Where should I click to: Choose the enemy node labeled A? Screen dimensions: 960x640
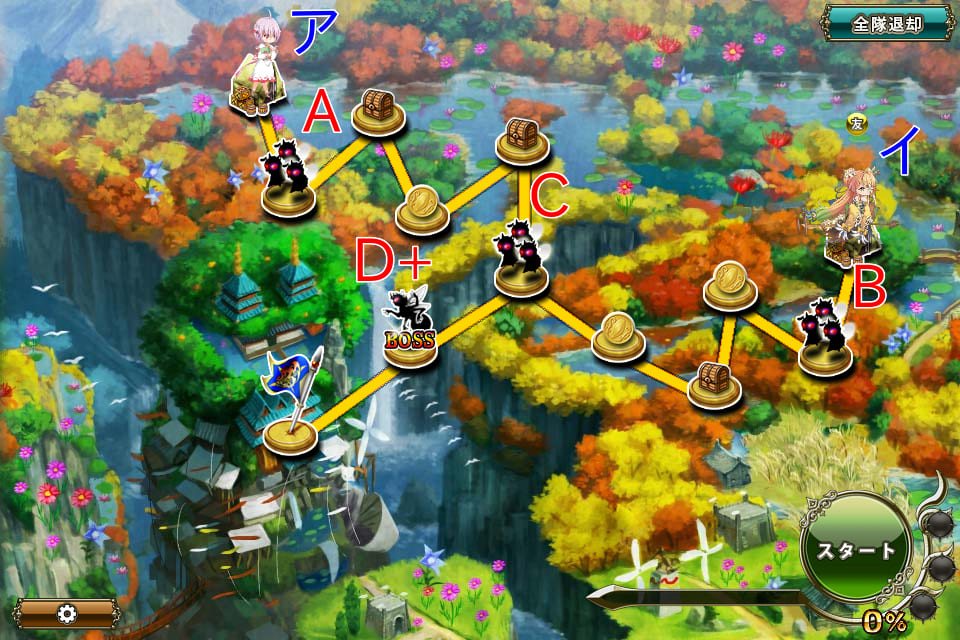pyautogui.click(x=287, y=182)
